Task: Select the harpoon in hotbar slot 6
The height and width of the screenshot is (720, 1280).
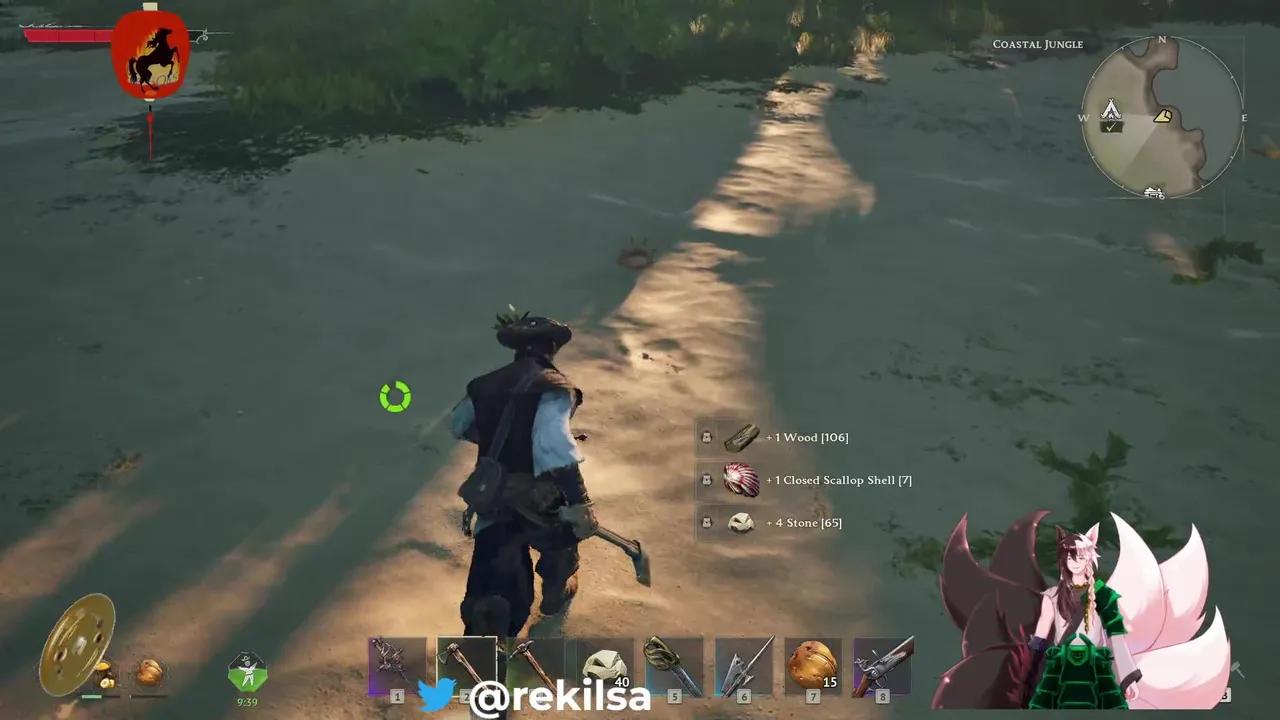Action: tap(745, 663)
